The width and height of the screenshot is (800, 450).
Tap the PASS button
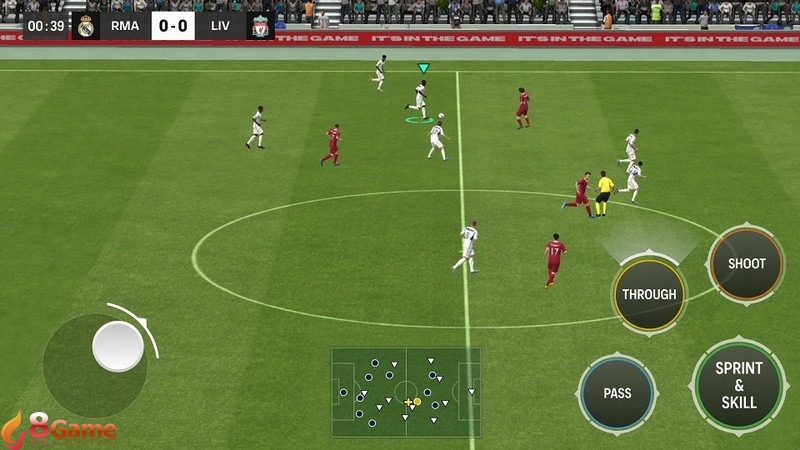tap(617, 393)
